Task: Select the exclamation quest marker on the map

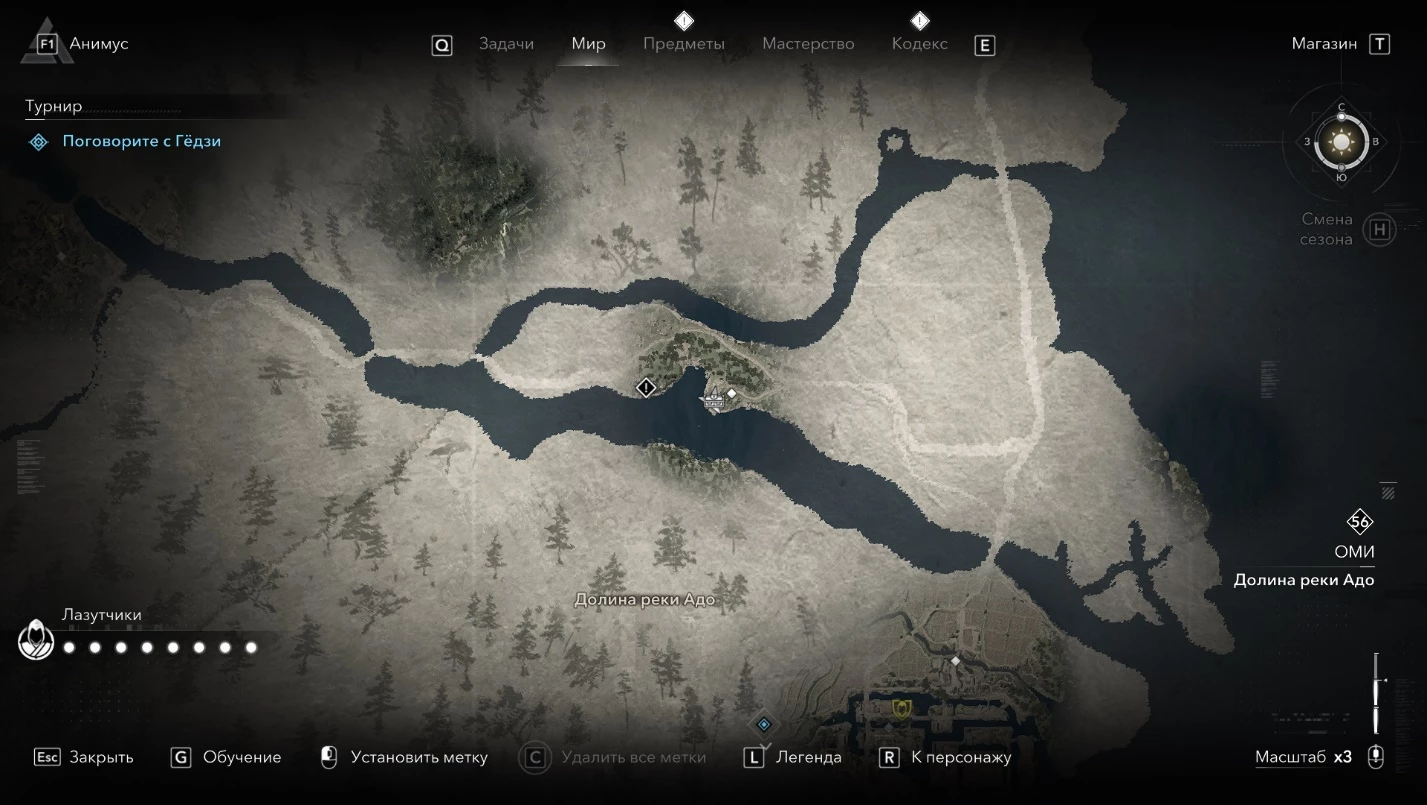Action: click(x=646, y=387)
